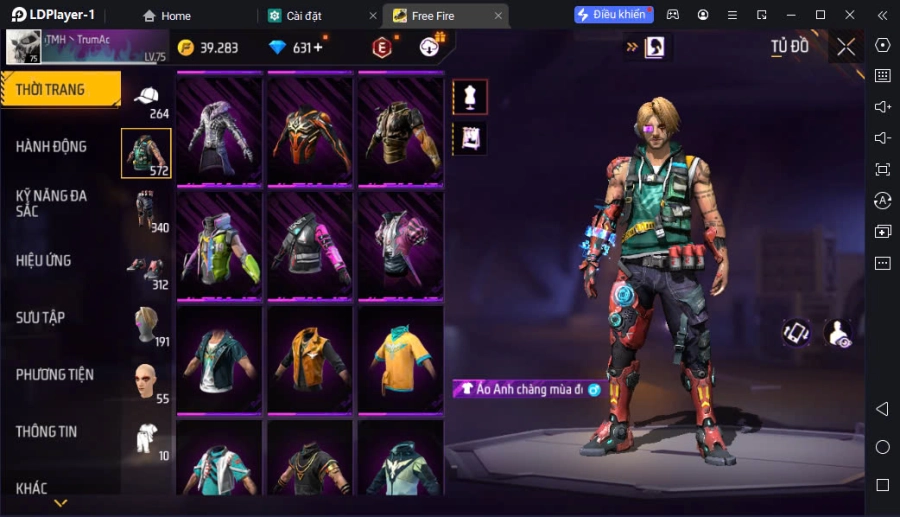Viewport: 900px width, 517px height.
Task: Go to the PHƯƠNG TIỆN tab
Action: point(55,375)
